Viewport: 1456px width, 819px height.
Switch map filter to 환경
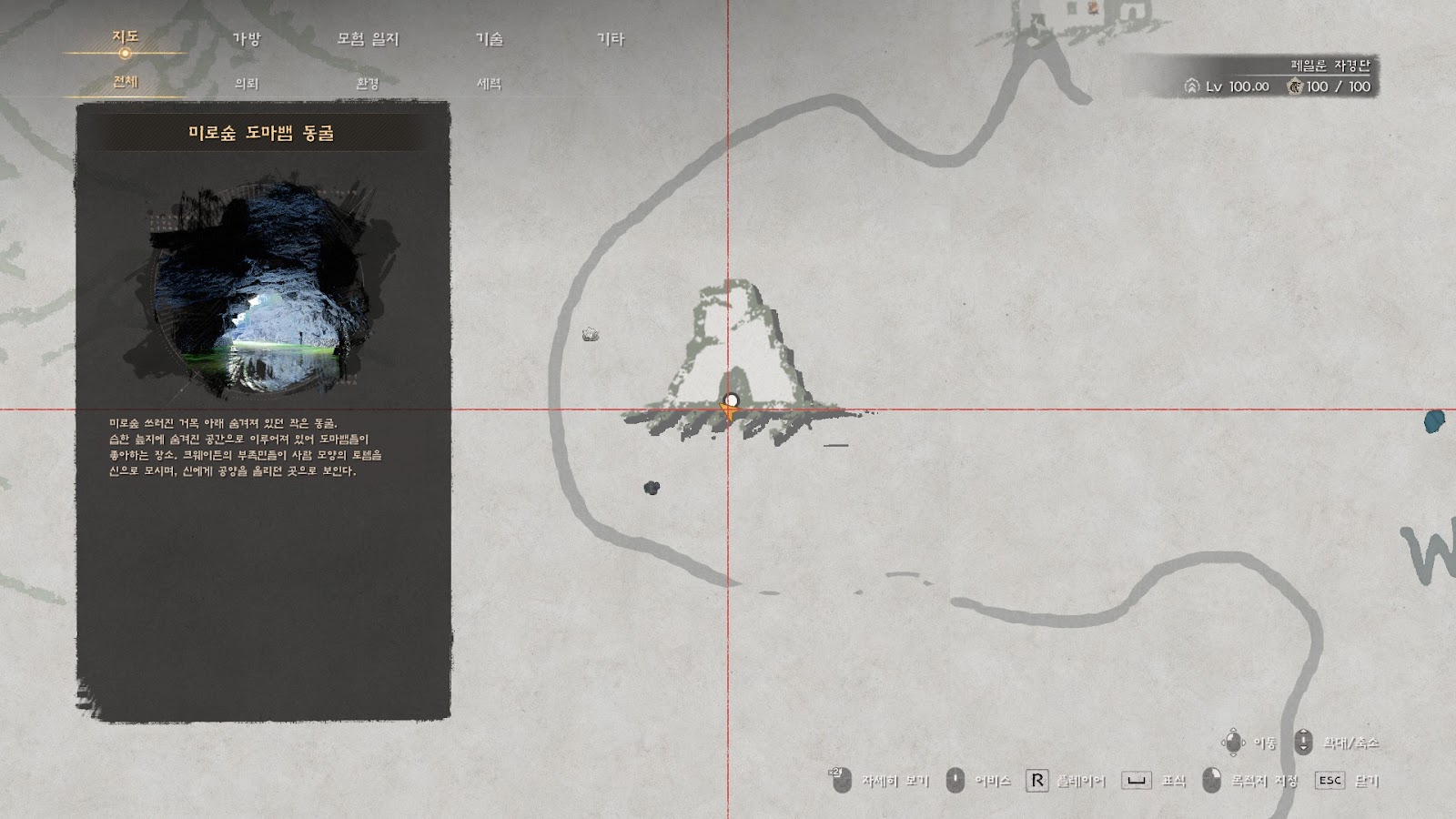368,84
